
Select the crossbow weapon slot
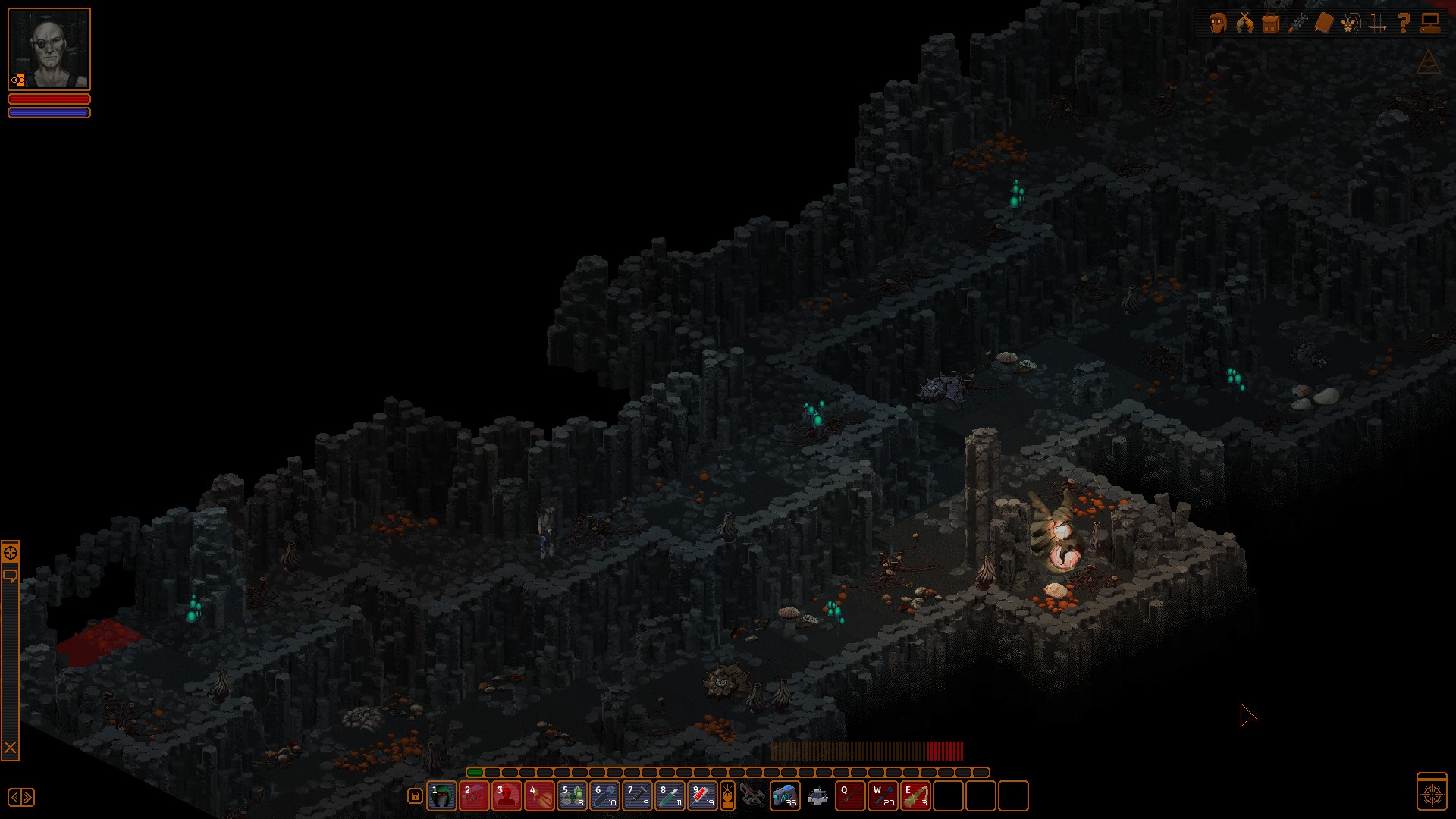[x=752, y=796]
